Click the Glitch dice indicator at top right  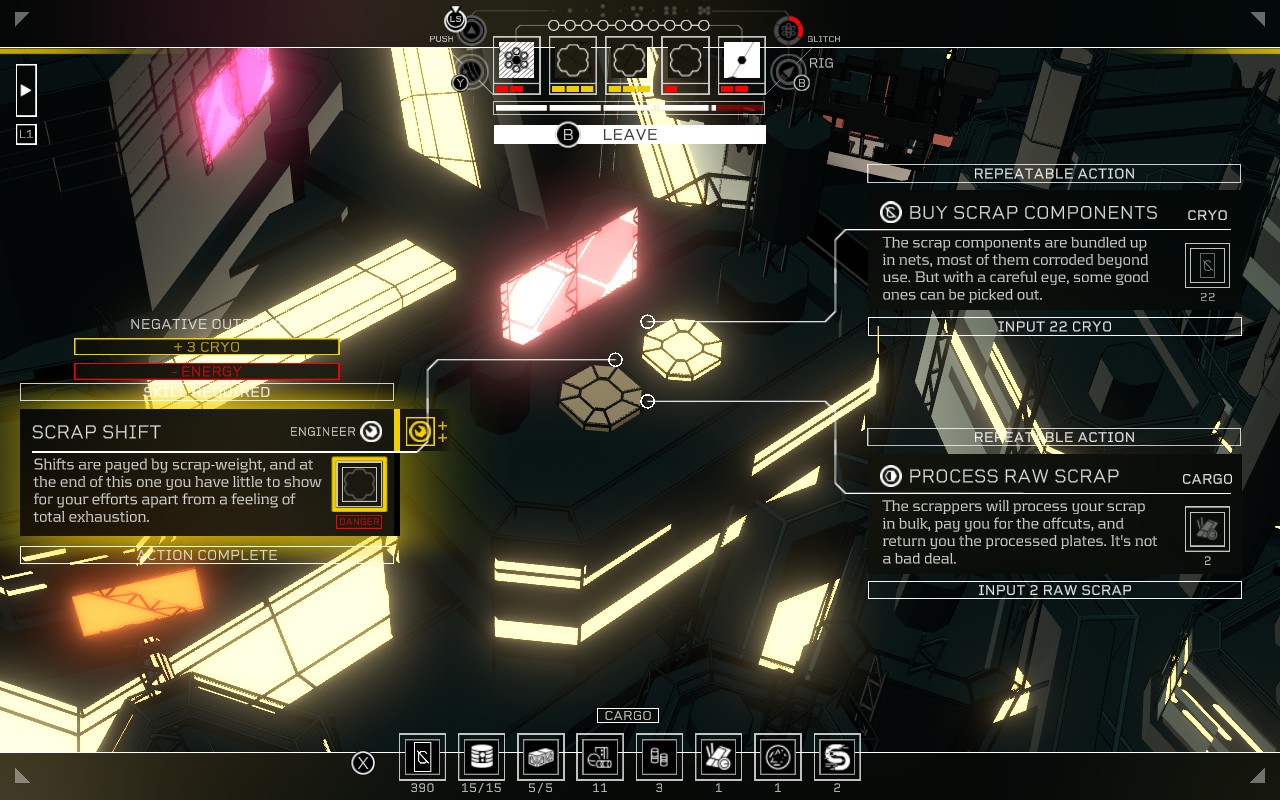pyautogui.click(x=786, y=30)
